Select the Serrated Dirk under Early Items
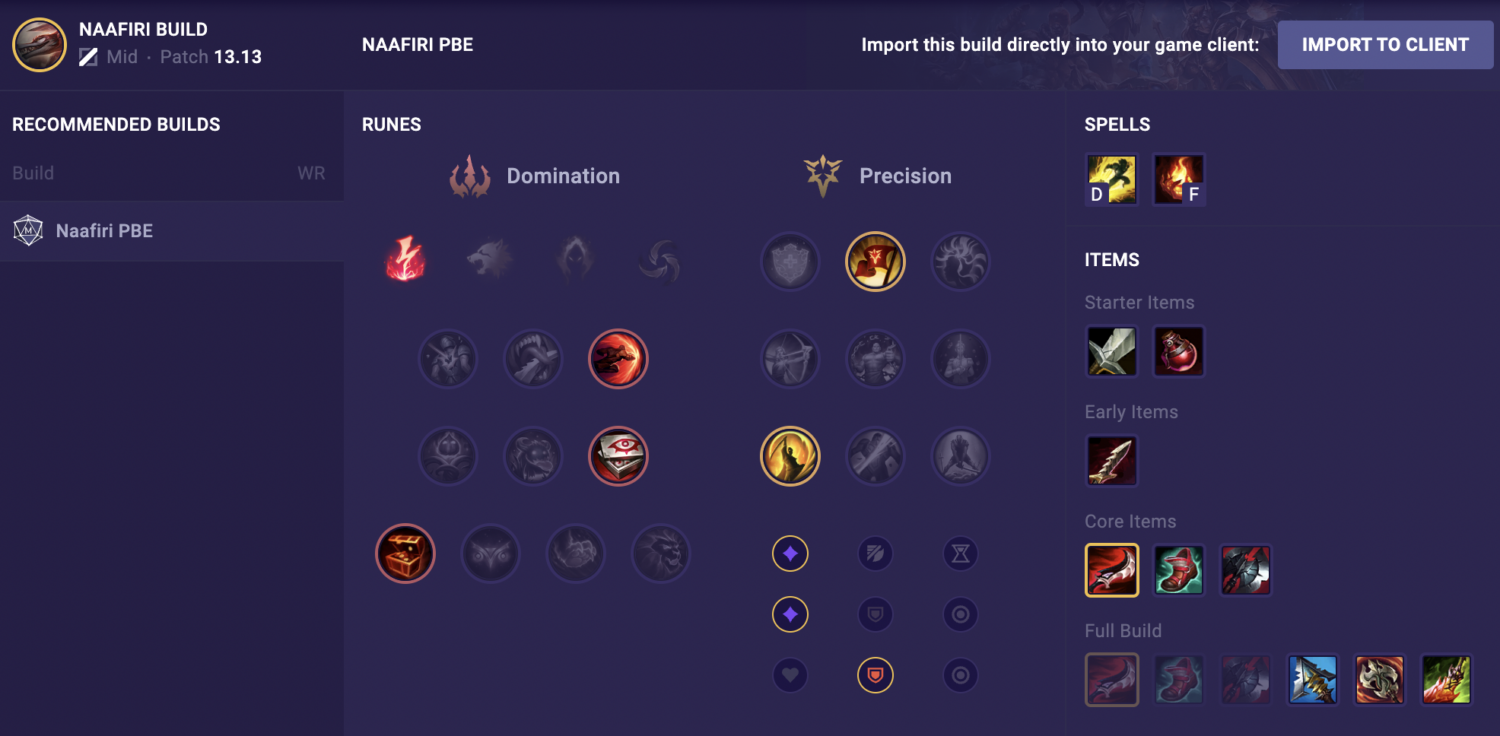Image resolution: width=1500 pixels, height=736 pixels. (1112, 461)
